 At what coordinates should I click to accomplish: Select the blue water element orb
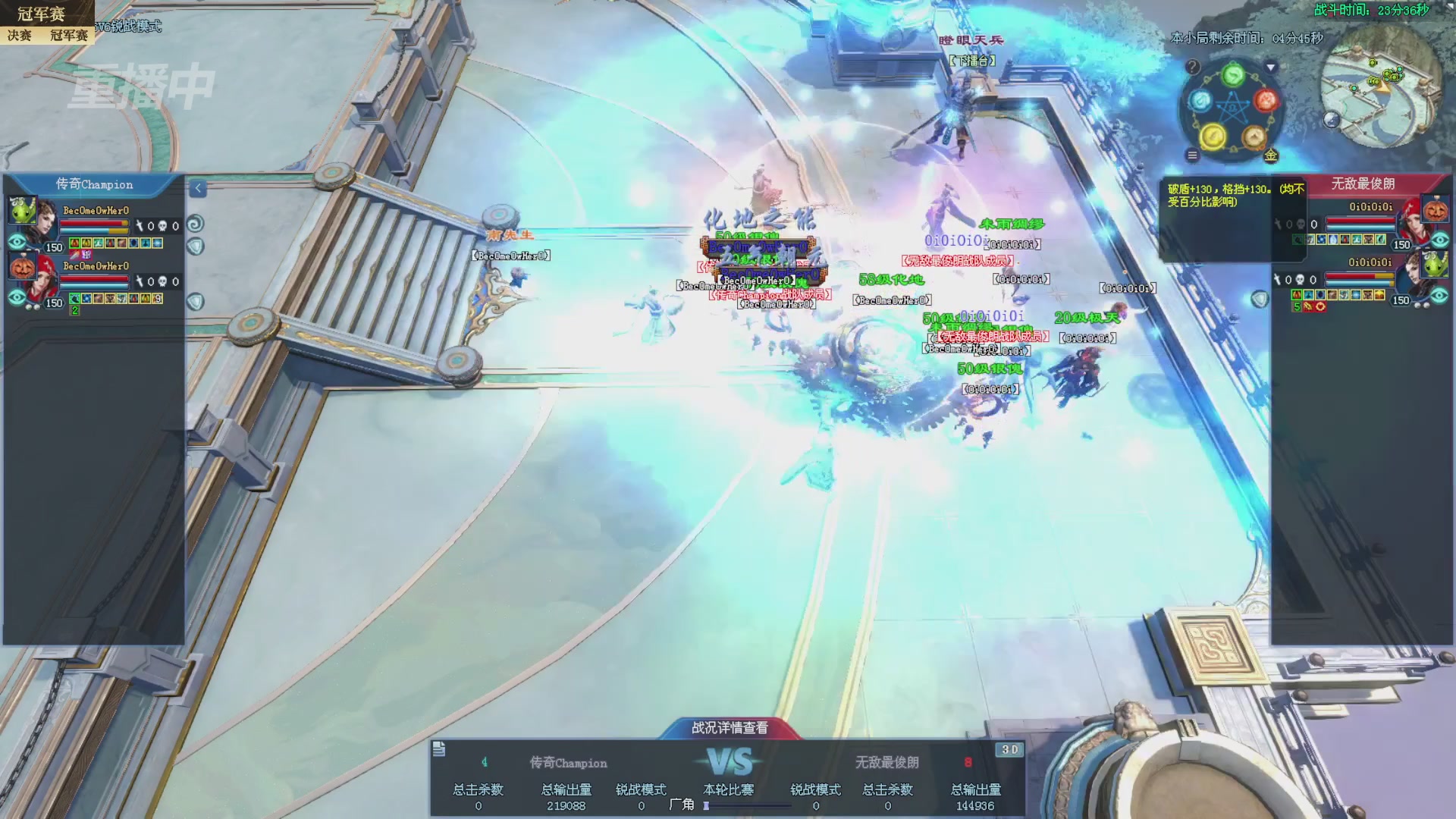[x=1200, y=100]
